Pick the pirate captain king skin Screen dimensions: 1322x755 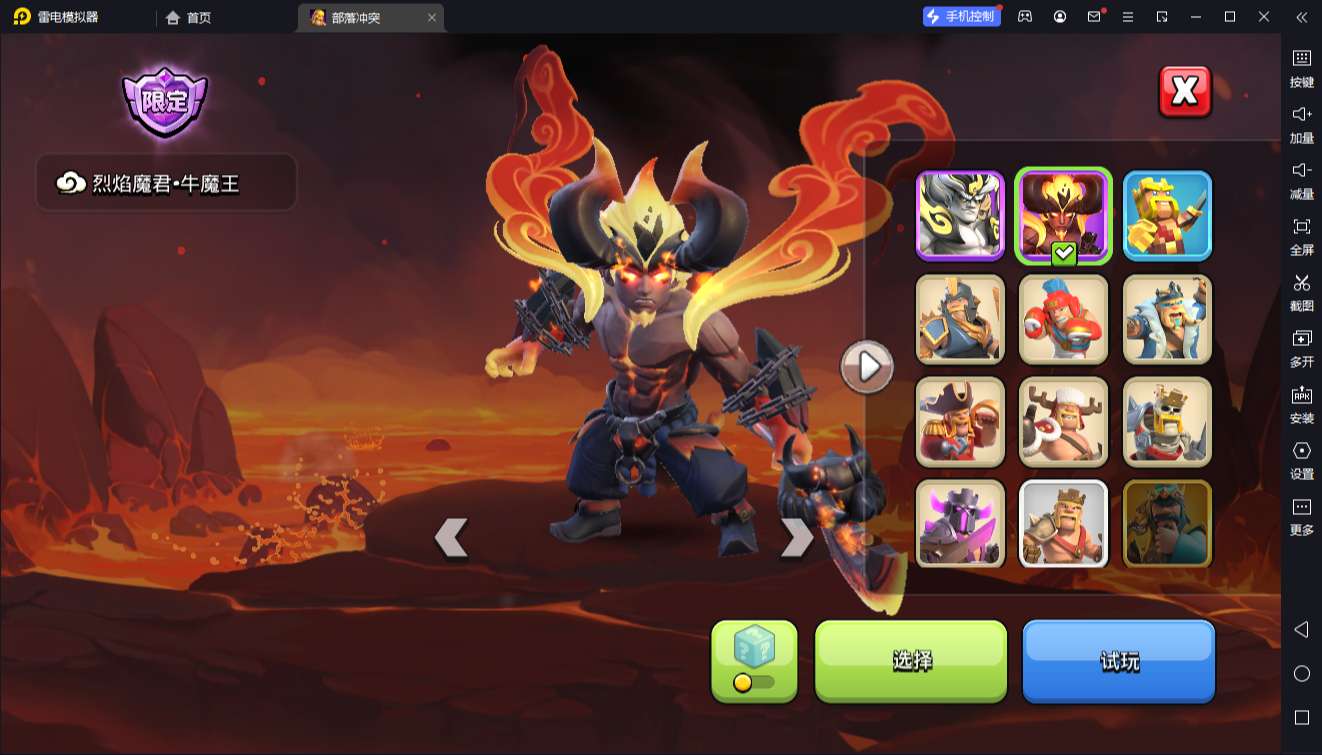coord(960,422)
